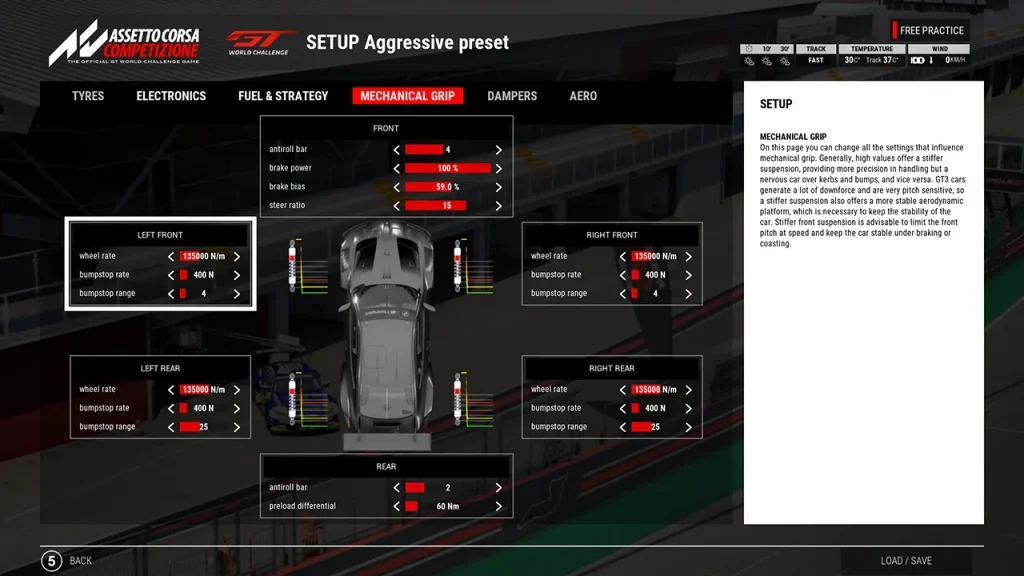Increase the rear antiroll bar value
The width and height of the screenshot is (1024, 576).
point(498,488)
